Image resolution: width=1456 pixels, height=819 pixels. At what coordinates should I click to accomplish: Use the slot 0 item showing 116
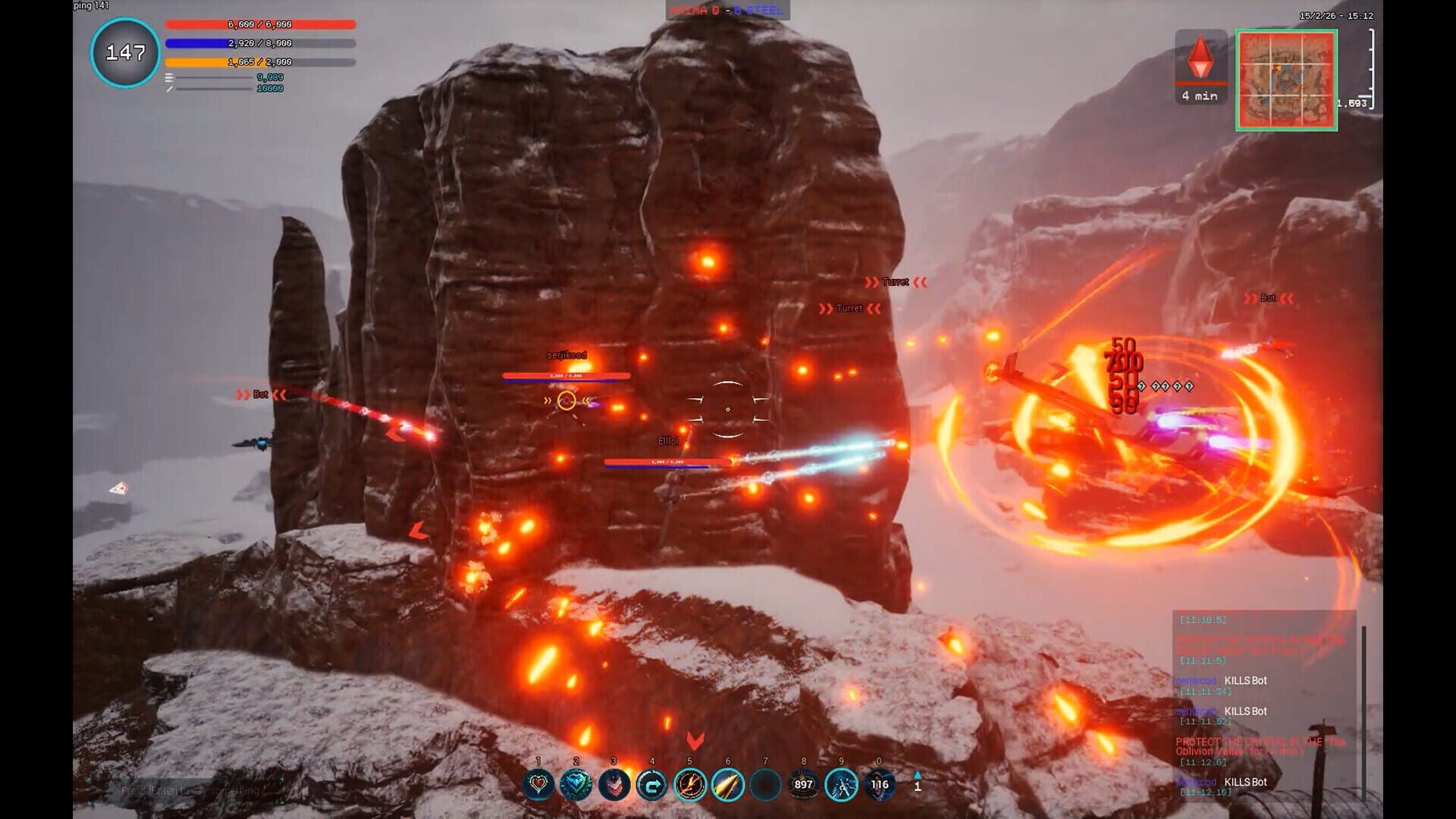879,785
